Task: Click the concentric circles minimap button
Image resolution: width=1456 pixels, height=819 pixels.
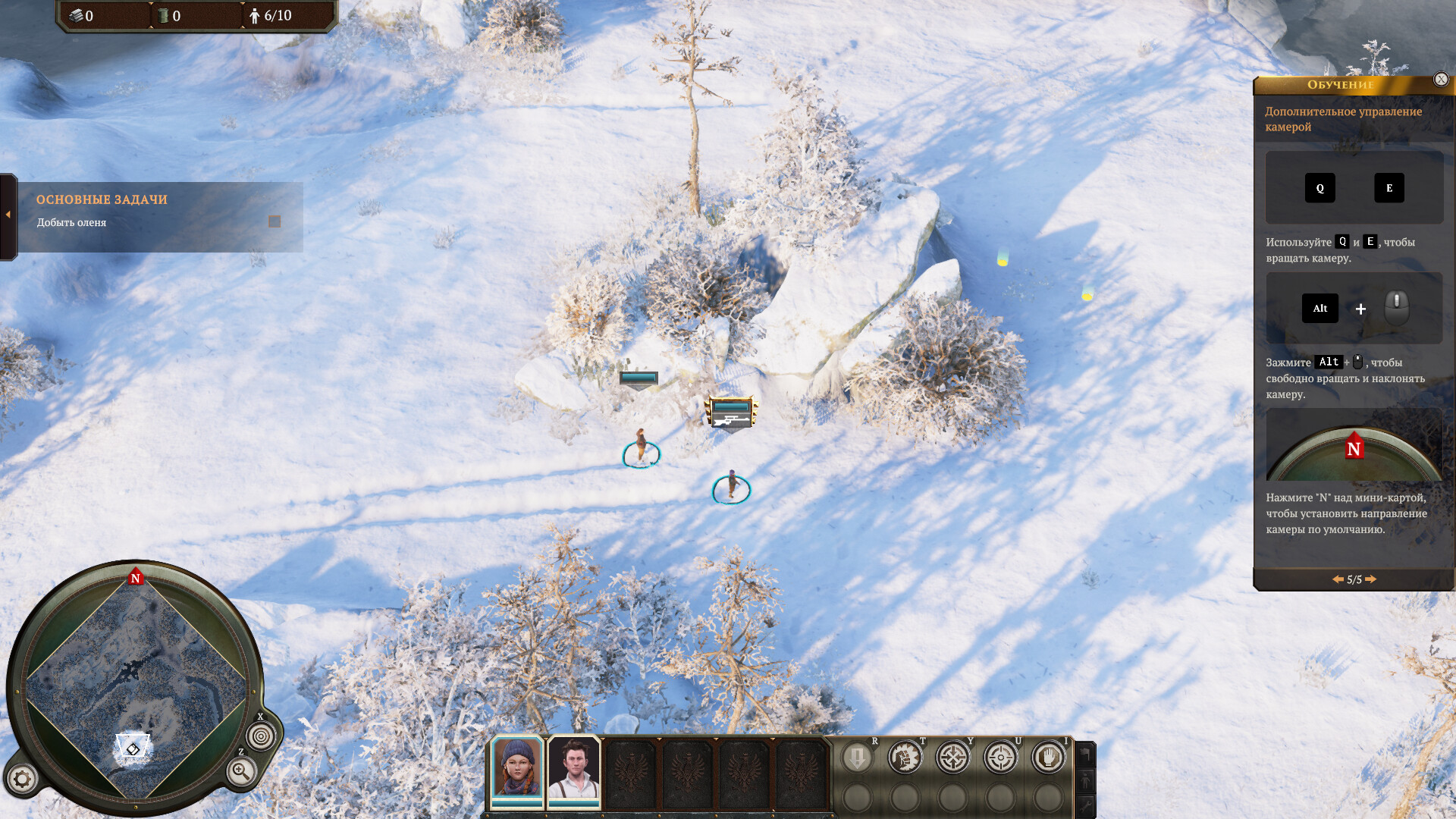Action: [x=261, y=736]
